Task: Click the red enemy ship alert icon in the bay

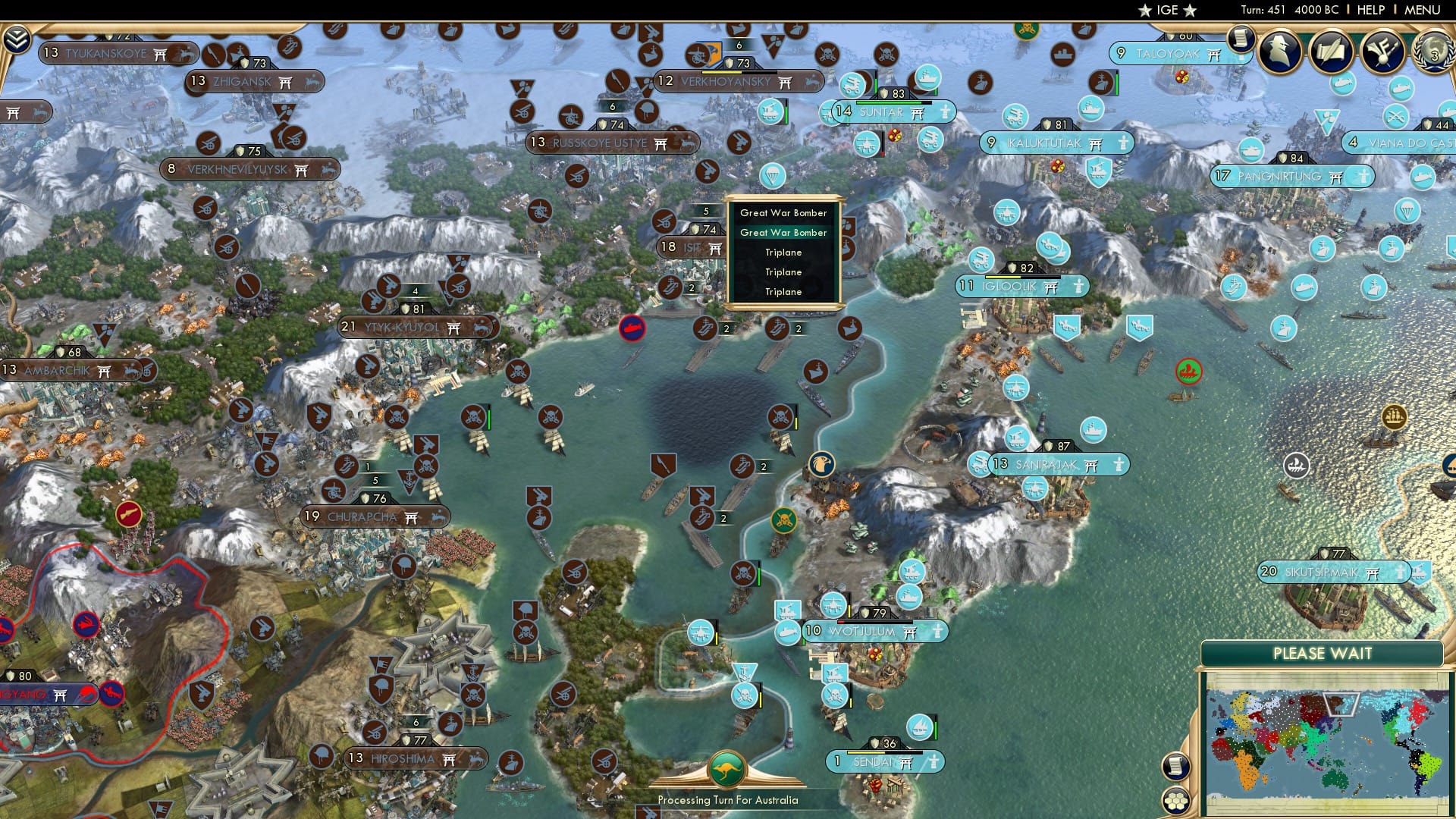Action: pyautogui.click(x=631, y=328)
